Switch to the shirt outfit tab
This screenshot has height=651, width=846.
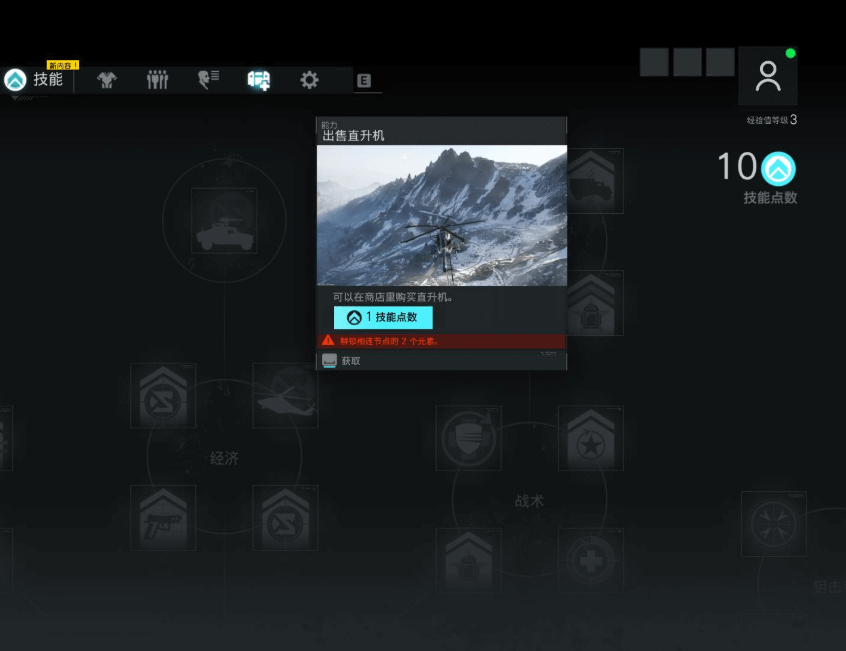point(107,81)
